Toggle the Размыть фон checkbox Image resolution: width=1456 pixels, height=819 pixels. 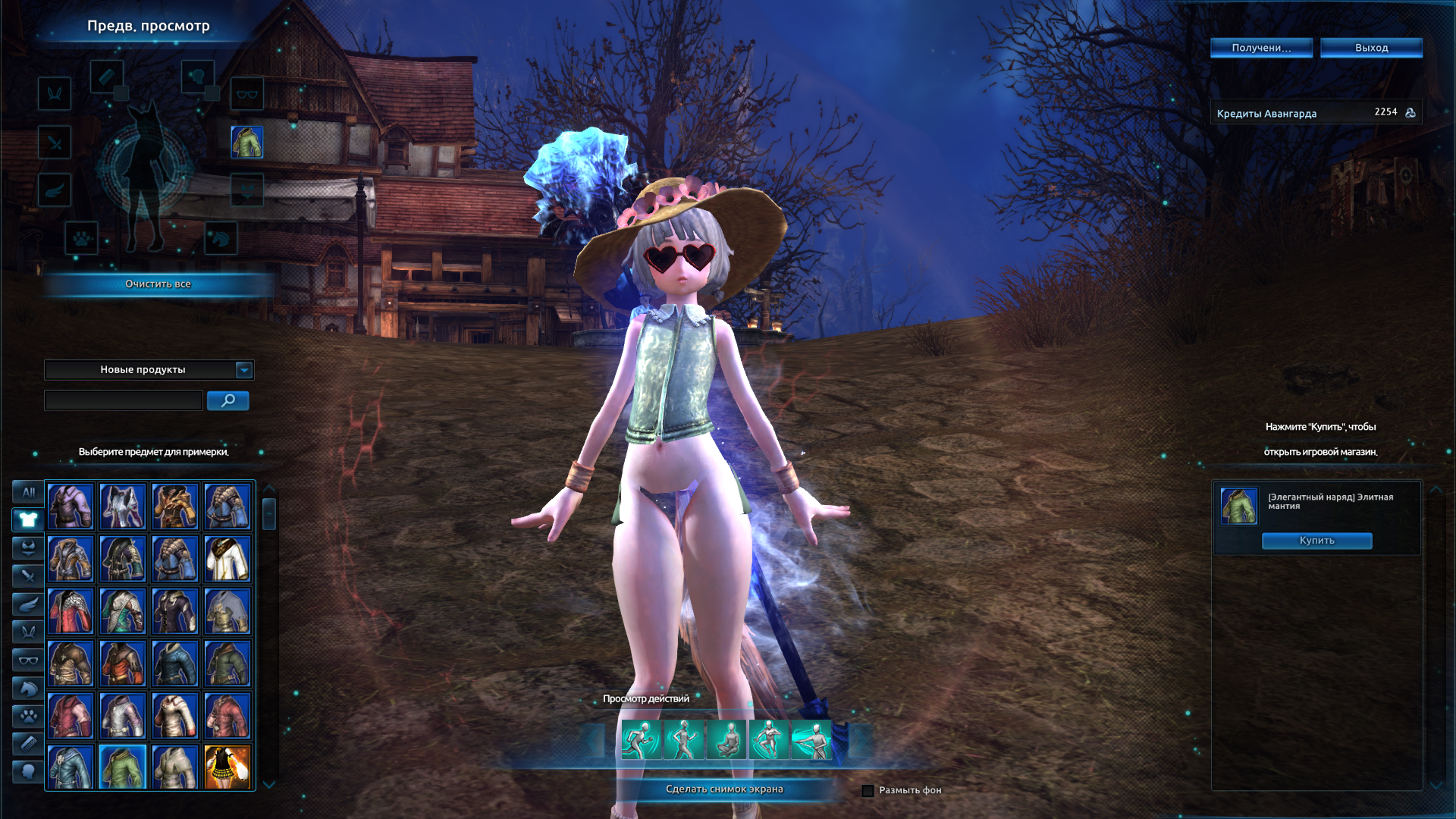868,791
